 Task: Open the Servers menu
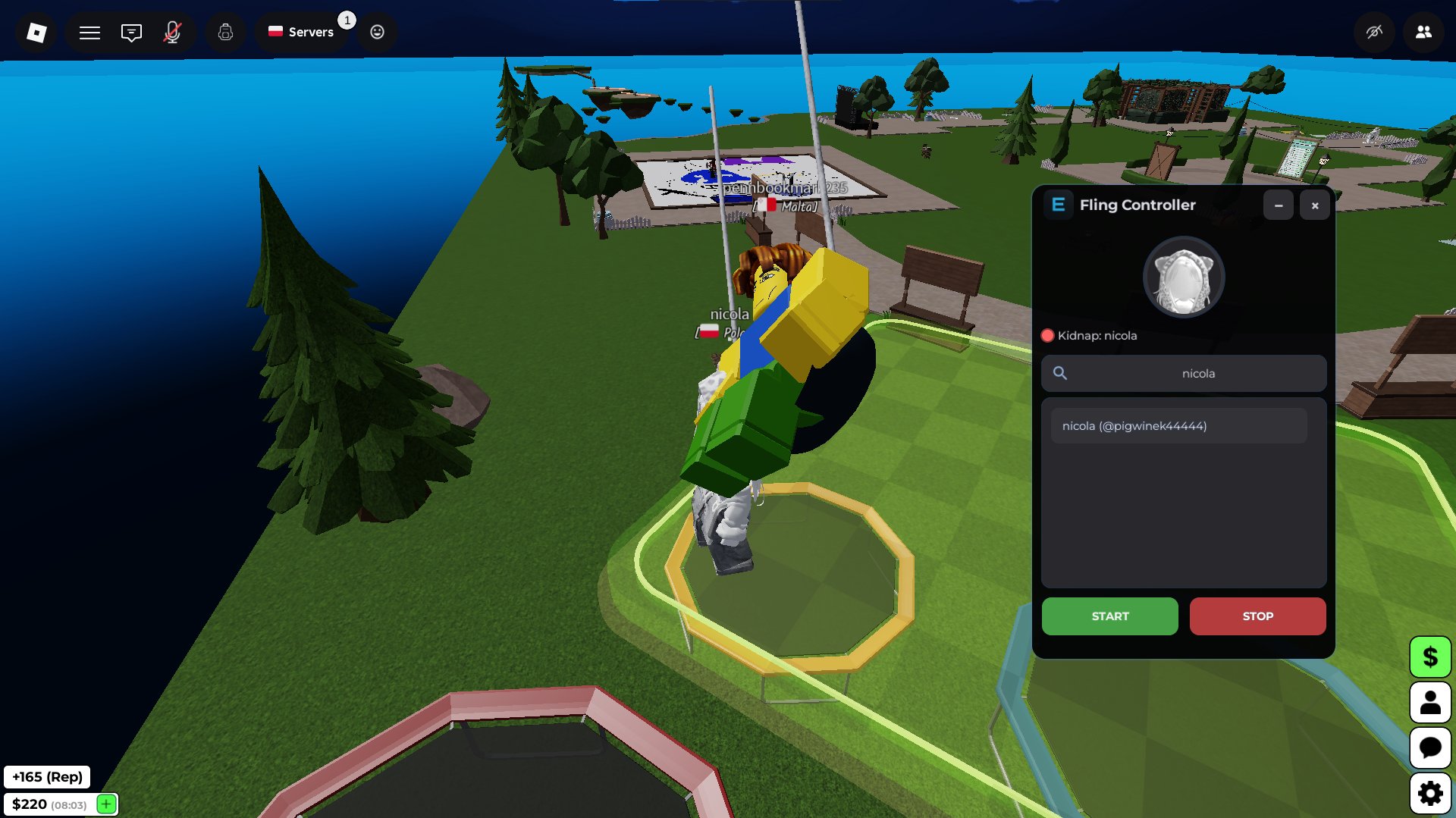pos(302,32)
